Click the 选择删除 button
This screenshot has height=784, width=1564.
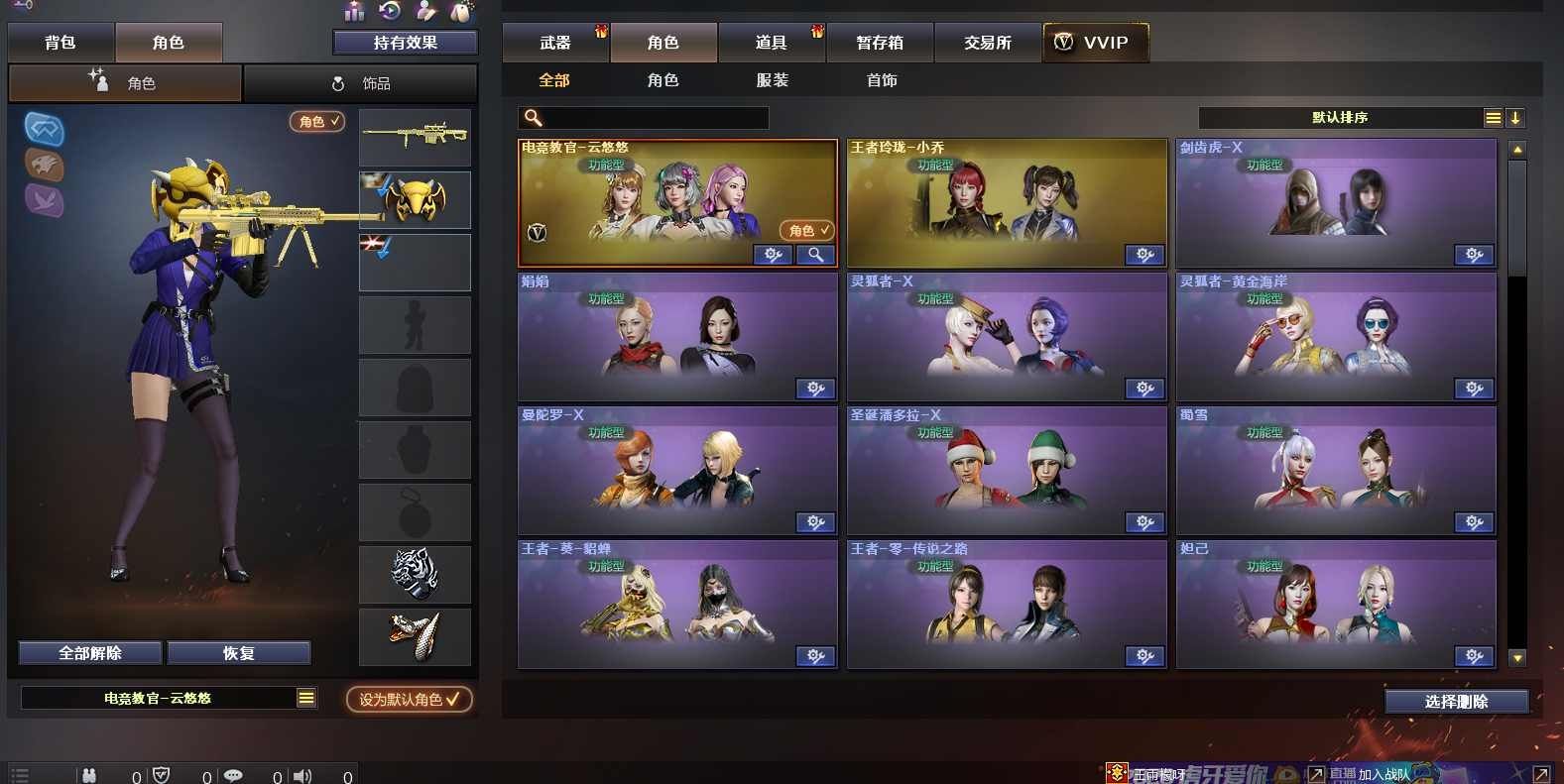click(x=1456, y=701)
